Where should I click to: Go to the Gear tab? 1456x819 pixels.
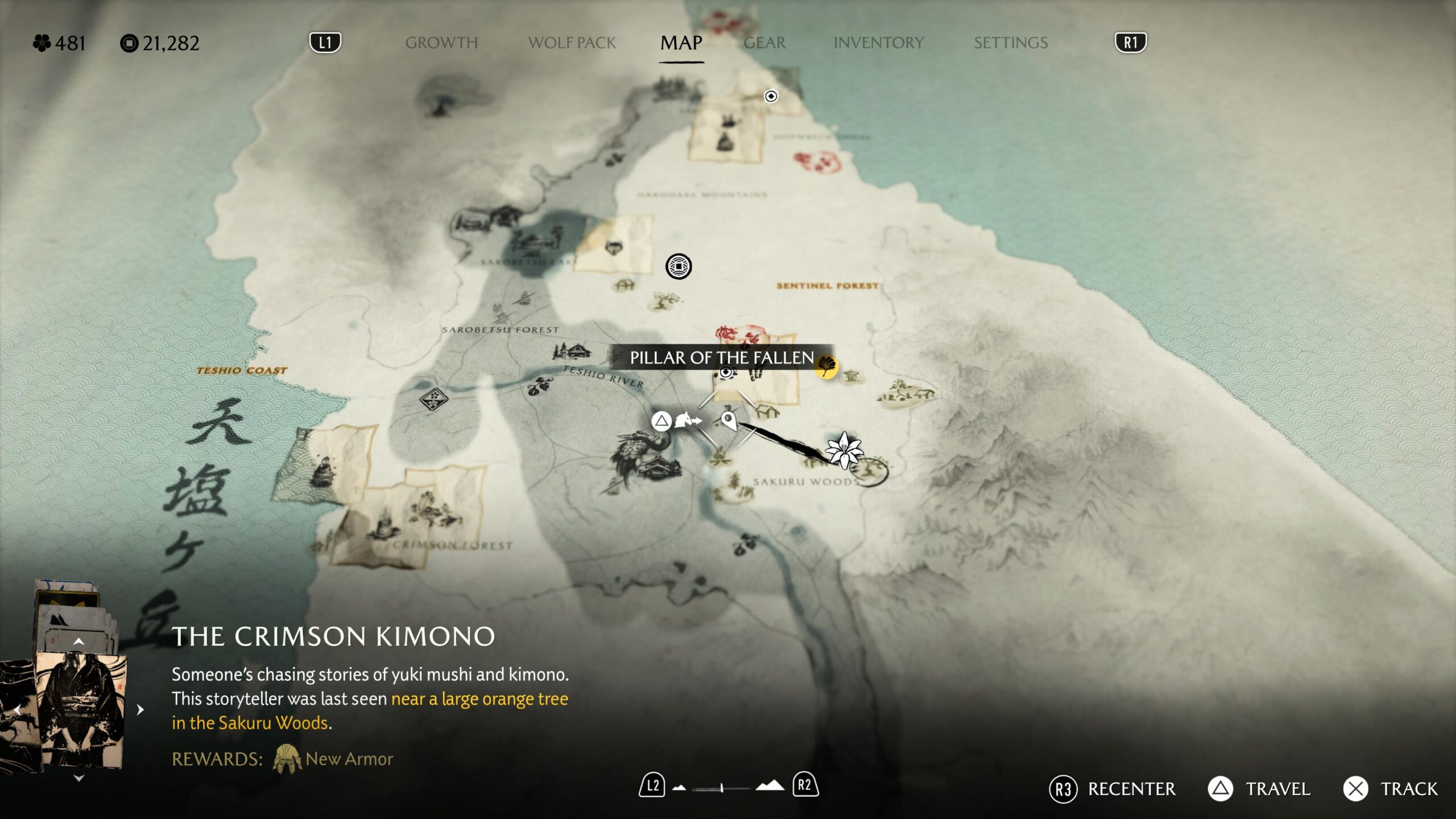point(764,43)
